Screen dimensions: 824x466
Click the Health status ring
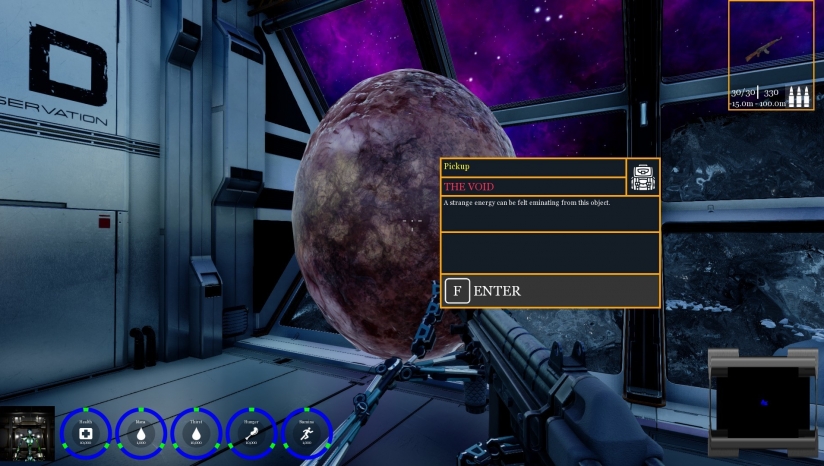pyautogui.click(x=85, y=433)
